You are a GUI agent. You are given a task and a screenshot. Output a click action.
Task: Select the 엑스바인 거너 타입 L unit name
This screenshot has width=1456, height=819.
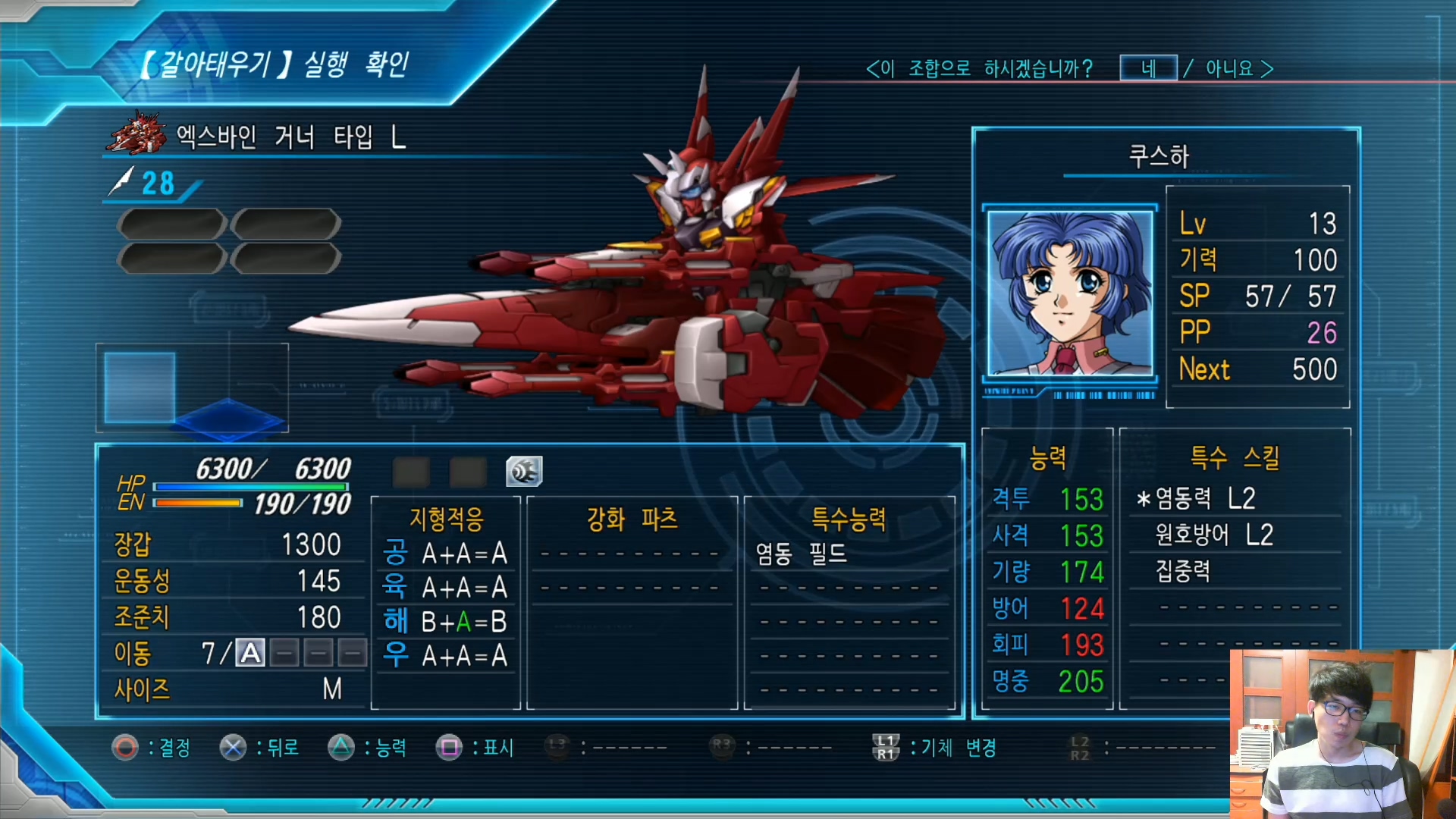pyautogui.click(x=291, y=137)
